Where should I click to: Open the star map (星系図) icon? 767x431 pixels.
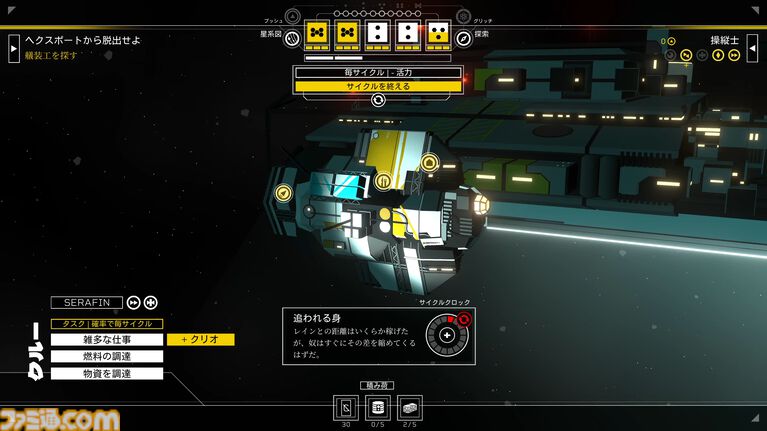click(292, 39)
